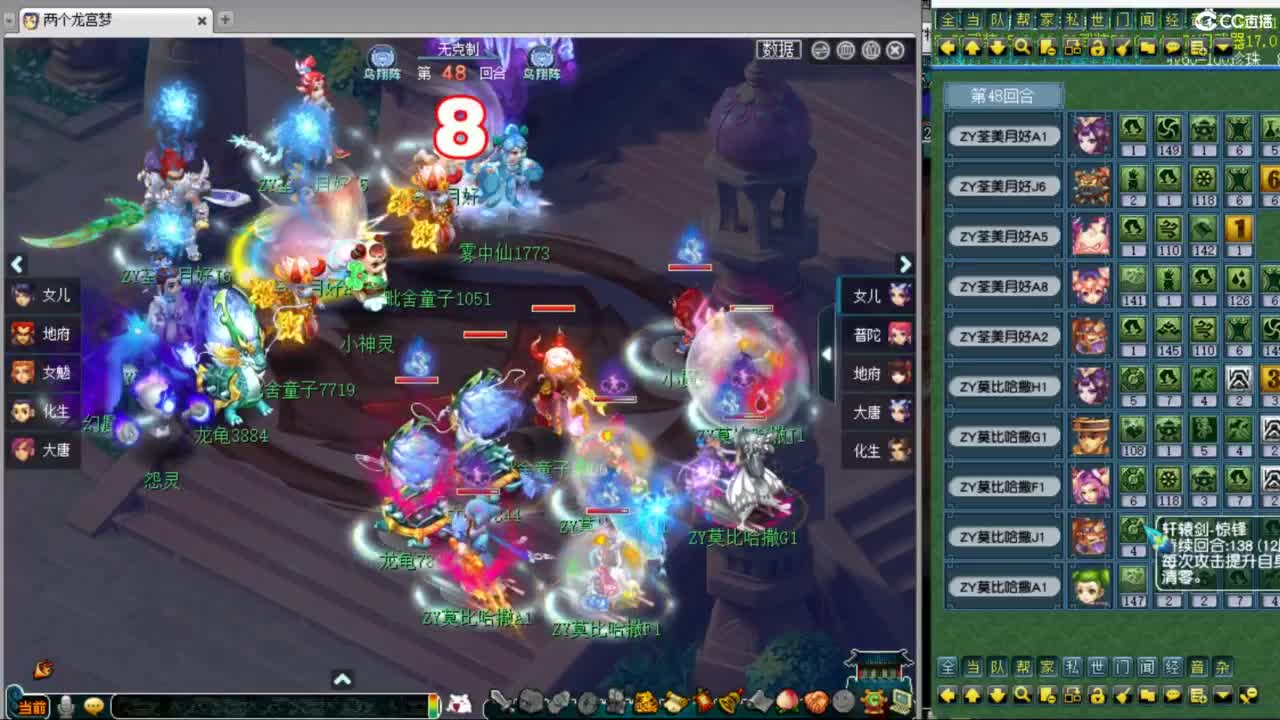Select player ZY荃美月好A1 in the roster list
This screenshot has width=1280, height=720.
coord(1003,135)
